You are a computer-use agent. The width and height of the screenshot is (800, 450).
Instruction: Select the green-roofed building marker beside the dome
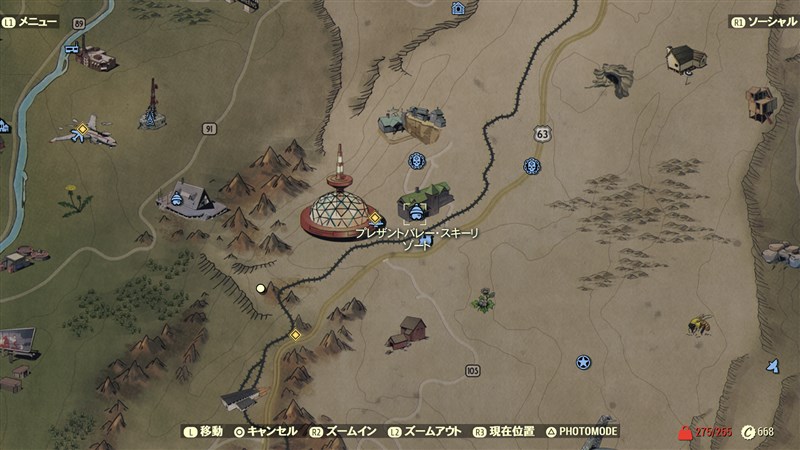pyautogui.click(x=425, y=202)
